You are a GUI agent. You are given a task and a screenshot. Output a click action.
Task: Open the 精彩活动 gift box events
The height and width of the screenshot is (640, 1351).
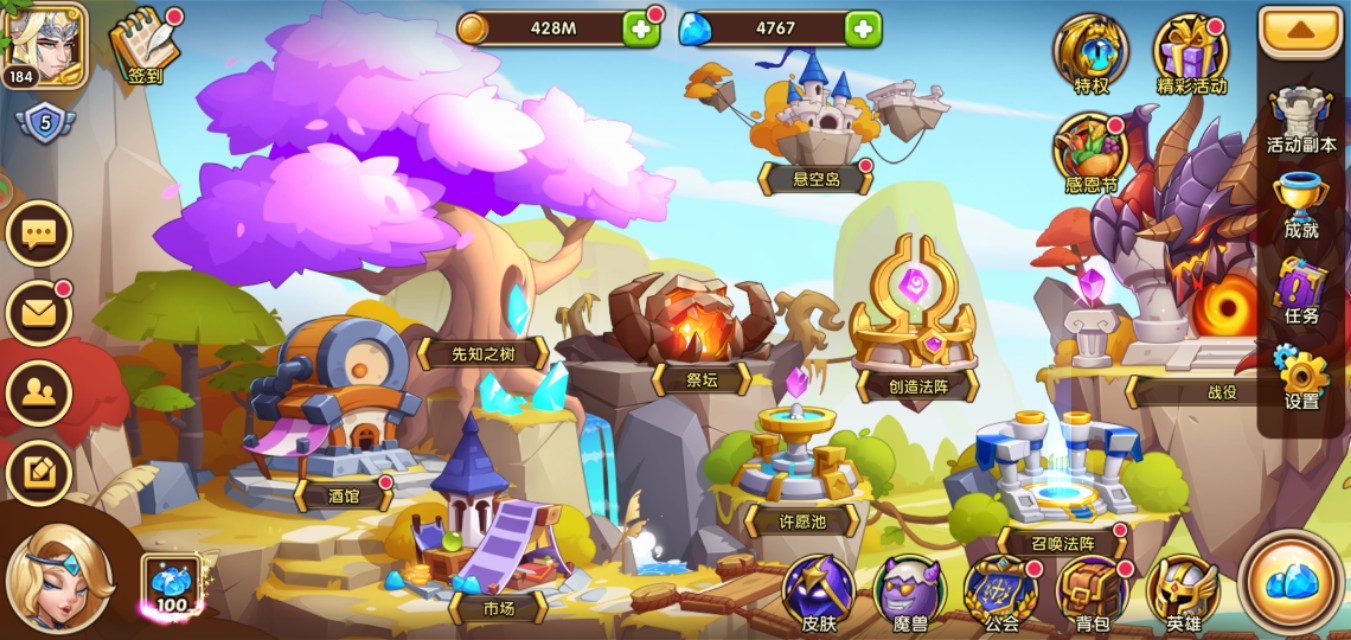tap(1190, 50)
